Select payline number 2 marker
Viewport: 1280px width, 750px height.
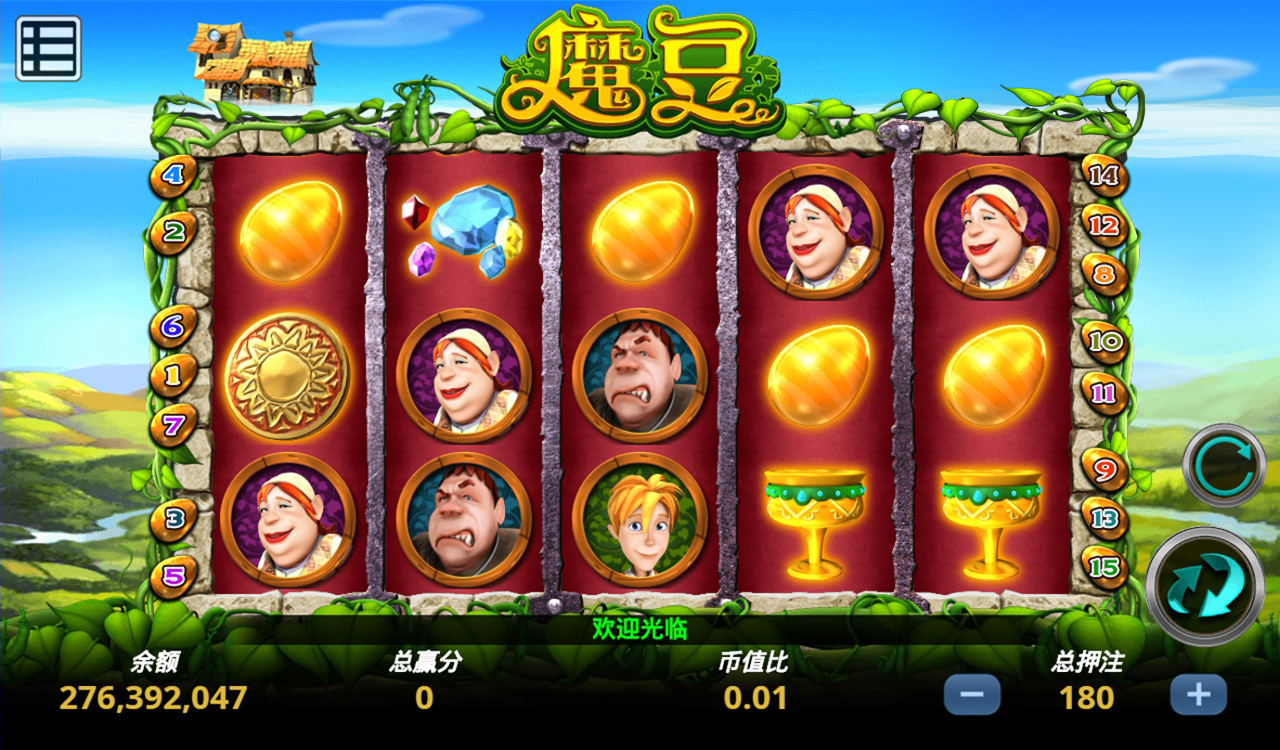click(x=174, y=233)
